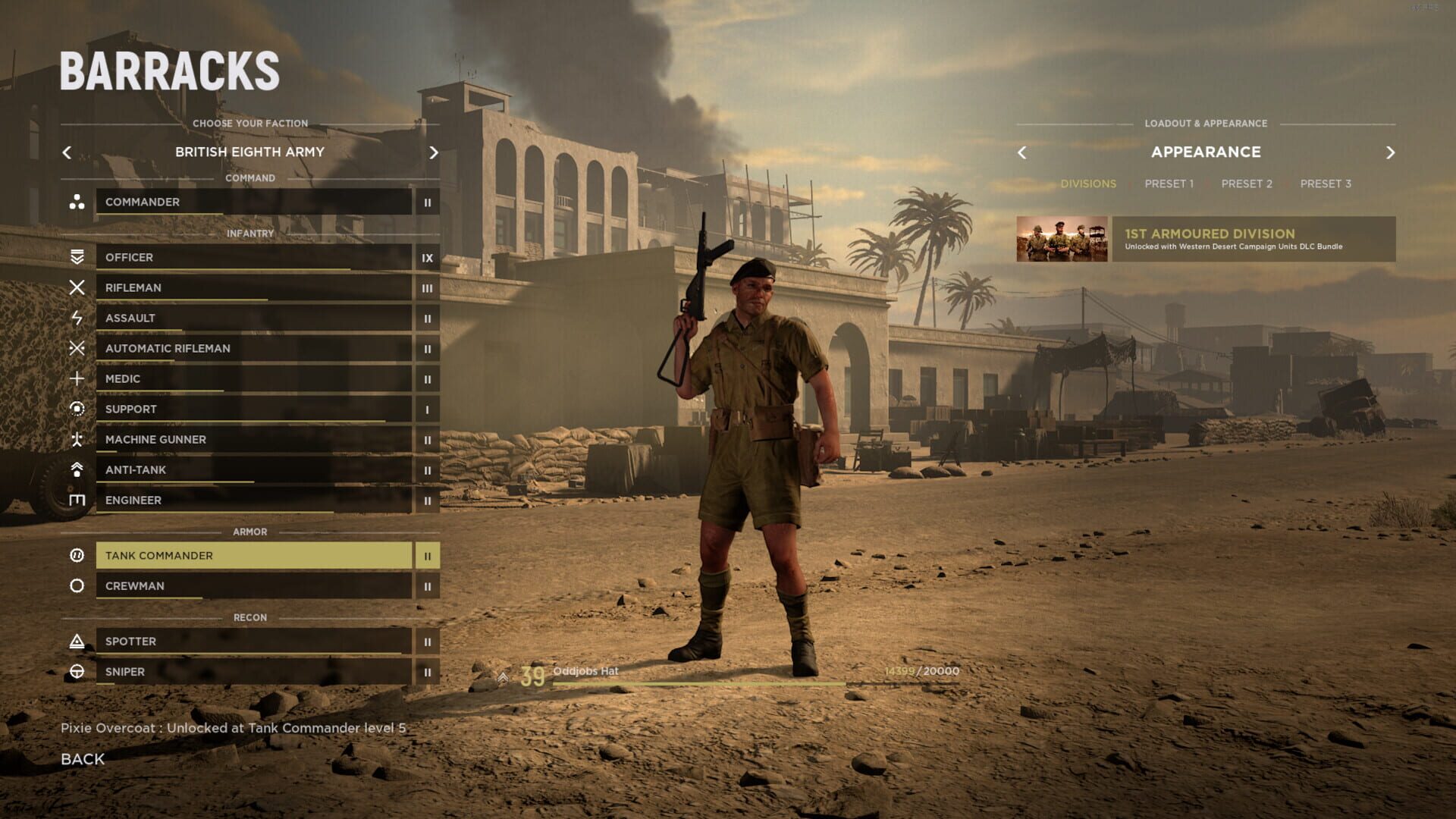Click the Officer class icon
Screen dimensions: 1456x819
pos(76,257)
